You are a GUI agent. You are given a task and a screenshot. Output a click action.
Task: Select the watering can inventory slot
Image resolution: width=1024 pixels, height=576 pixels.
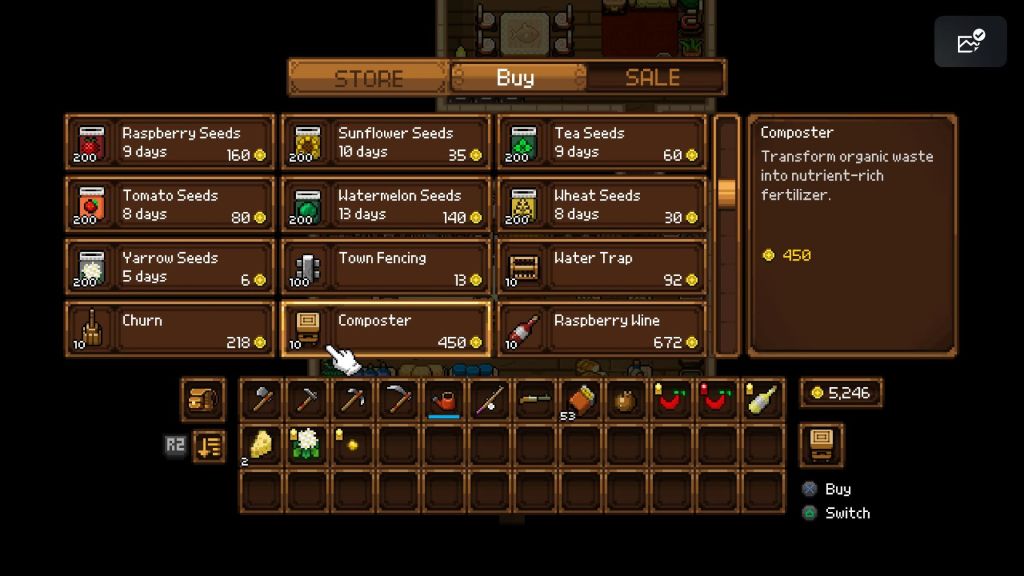pyautogui.click(x=444, y=400)
